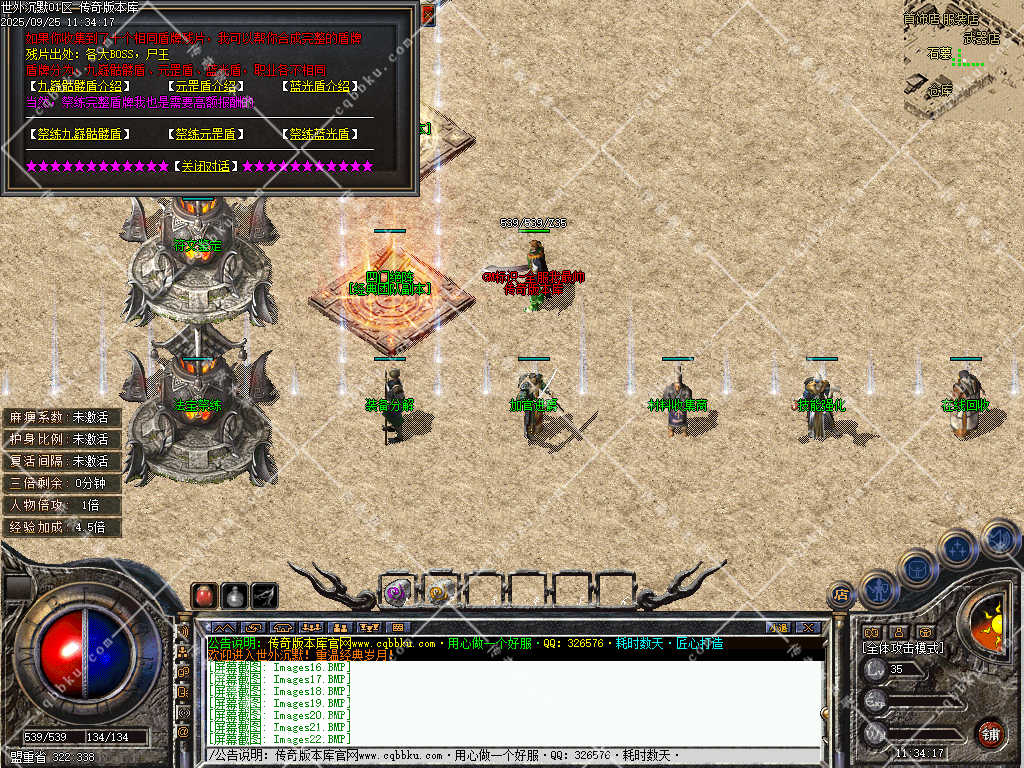The image size is (1024, 768).
Task: Switch the 全体攻击模式 attack mode
Action: 902,648
